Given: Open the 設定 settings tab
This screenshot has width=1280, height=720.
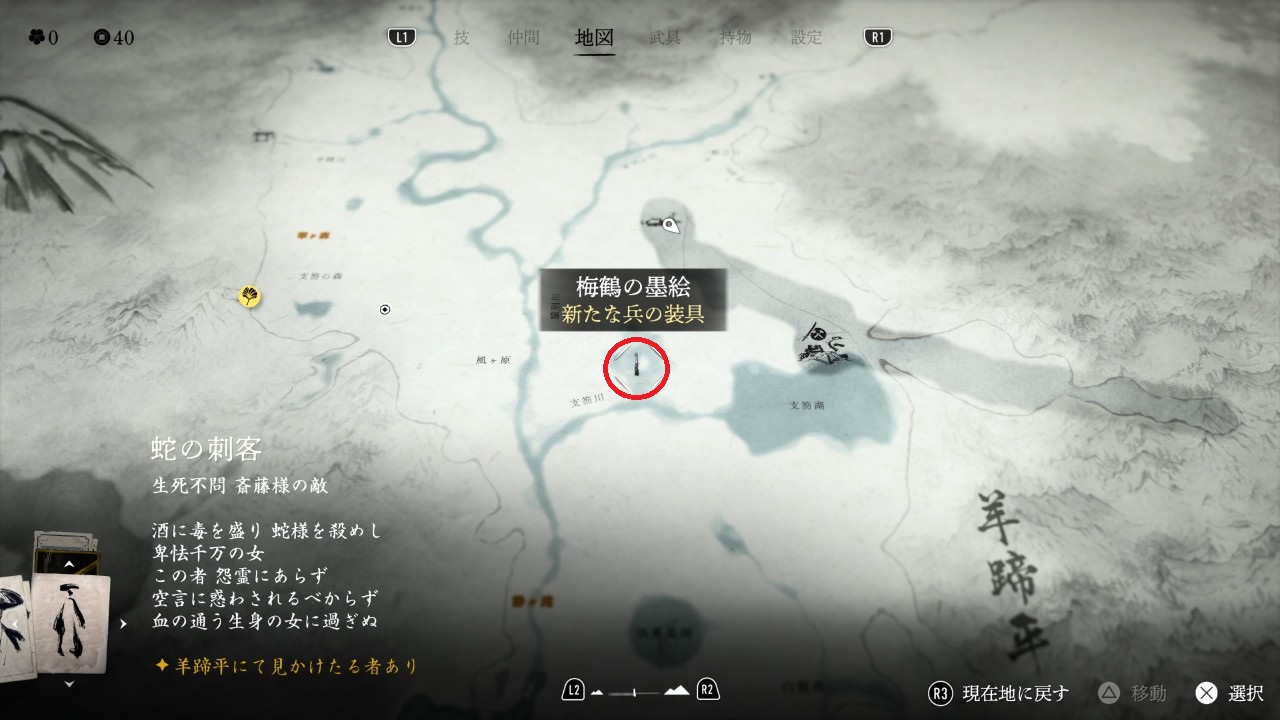Looking at the screenshot, I should pyautogui.click(x=807, y=38).
